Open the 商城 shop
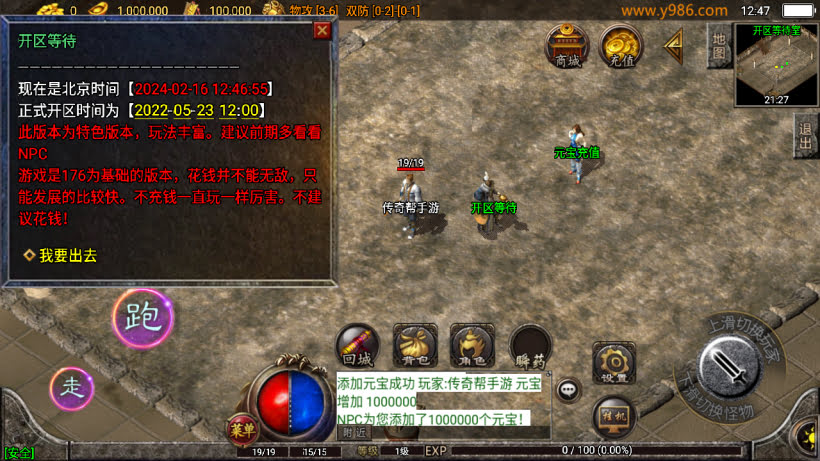The image size is (820, 461). 567,46
